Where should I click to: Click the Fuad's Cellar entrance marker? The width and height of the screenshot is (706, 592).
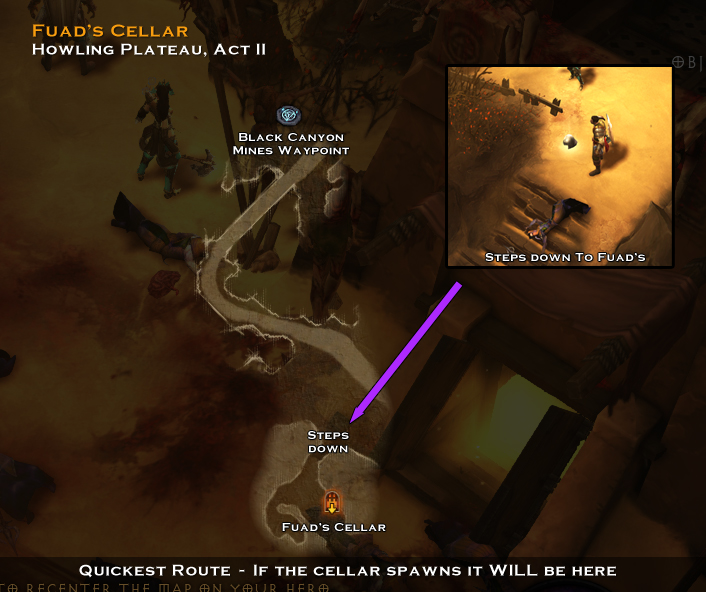pos(332,503)
